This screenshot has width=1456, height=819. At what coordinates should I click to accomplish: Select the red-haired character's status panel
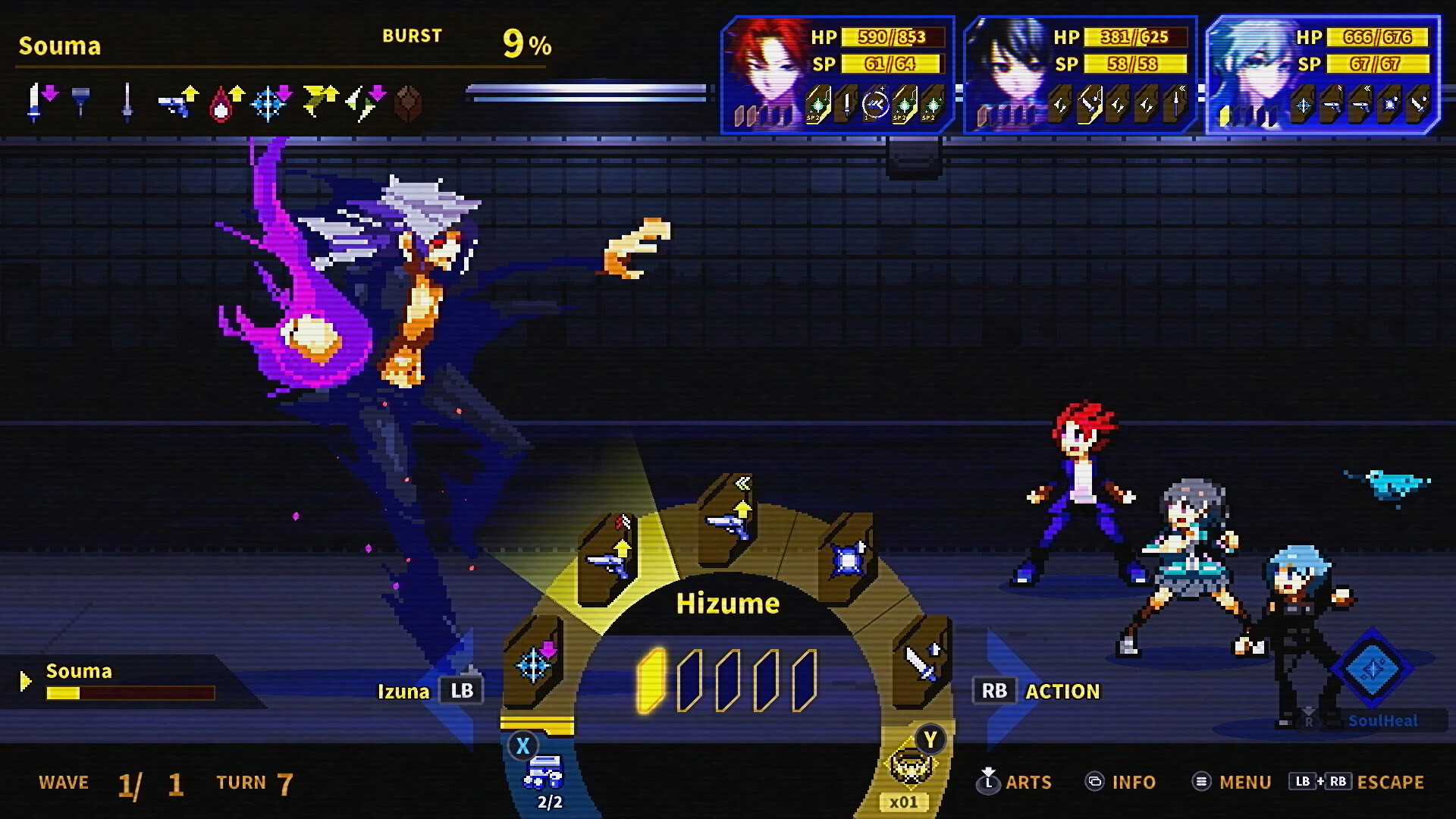pos(837,75)
